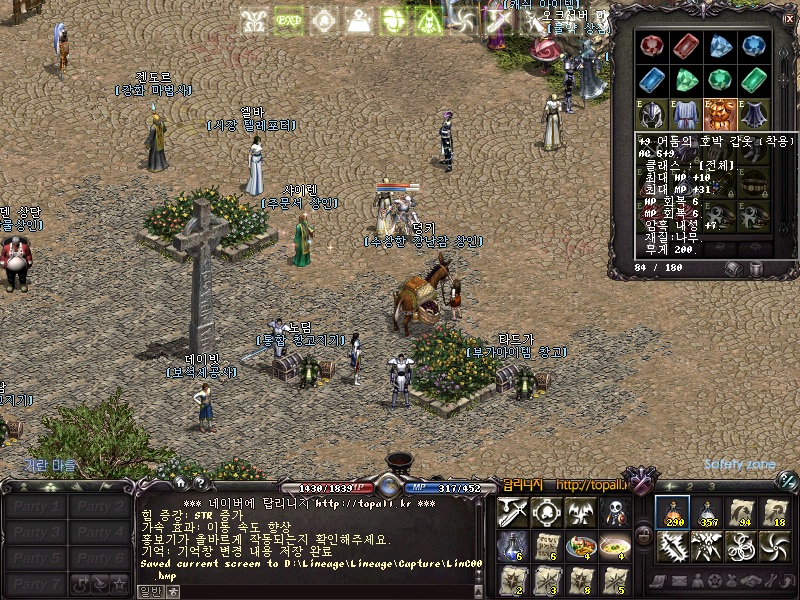Activate the EXP buff icon
Image resolution: width=800 pixels, height=600 pixels.
tap(289, 20)
